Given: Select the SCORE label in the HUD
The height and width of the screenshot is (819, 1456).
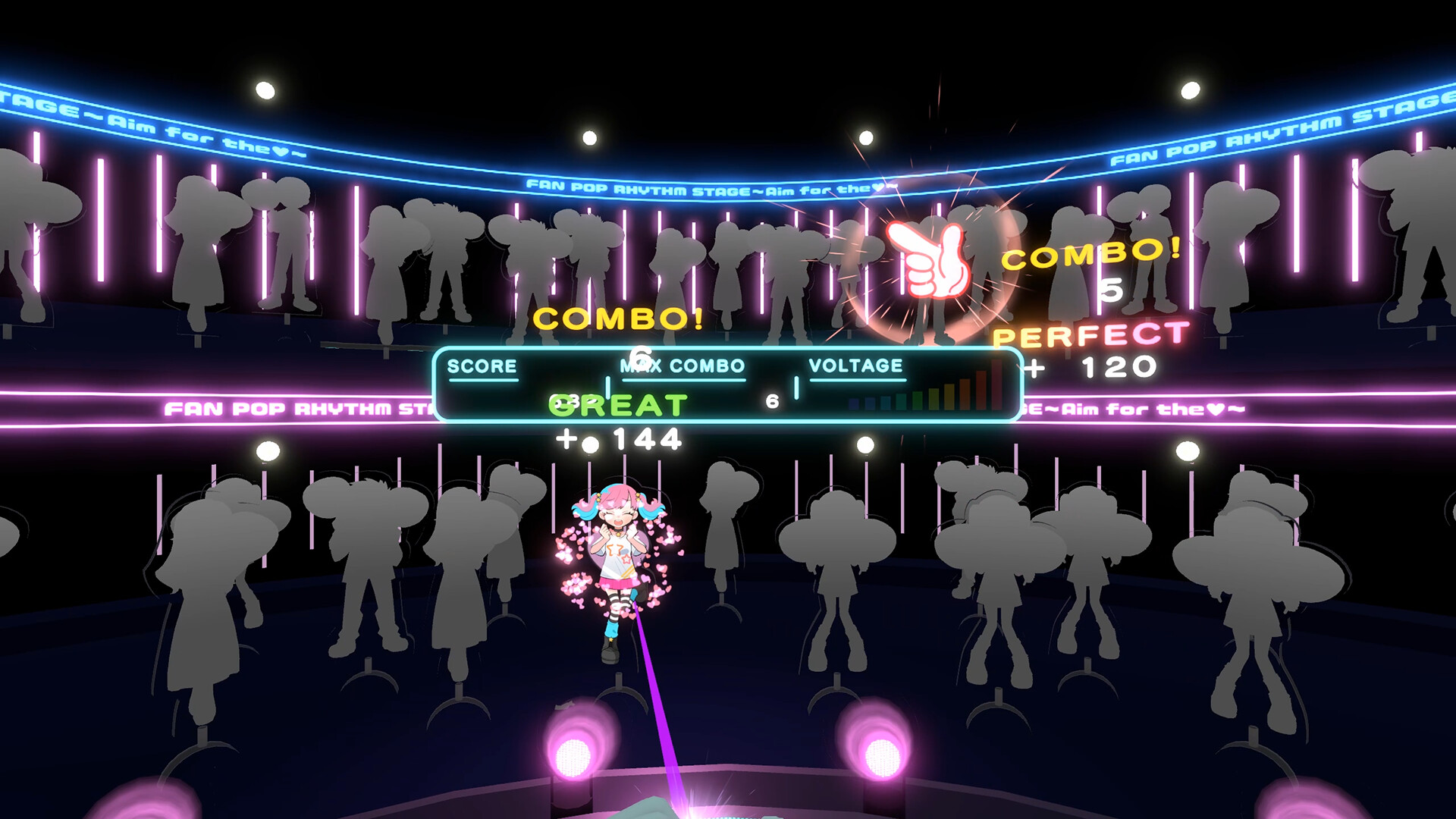Looking at the screenshot, I should (x=482, y=365).
